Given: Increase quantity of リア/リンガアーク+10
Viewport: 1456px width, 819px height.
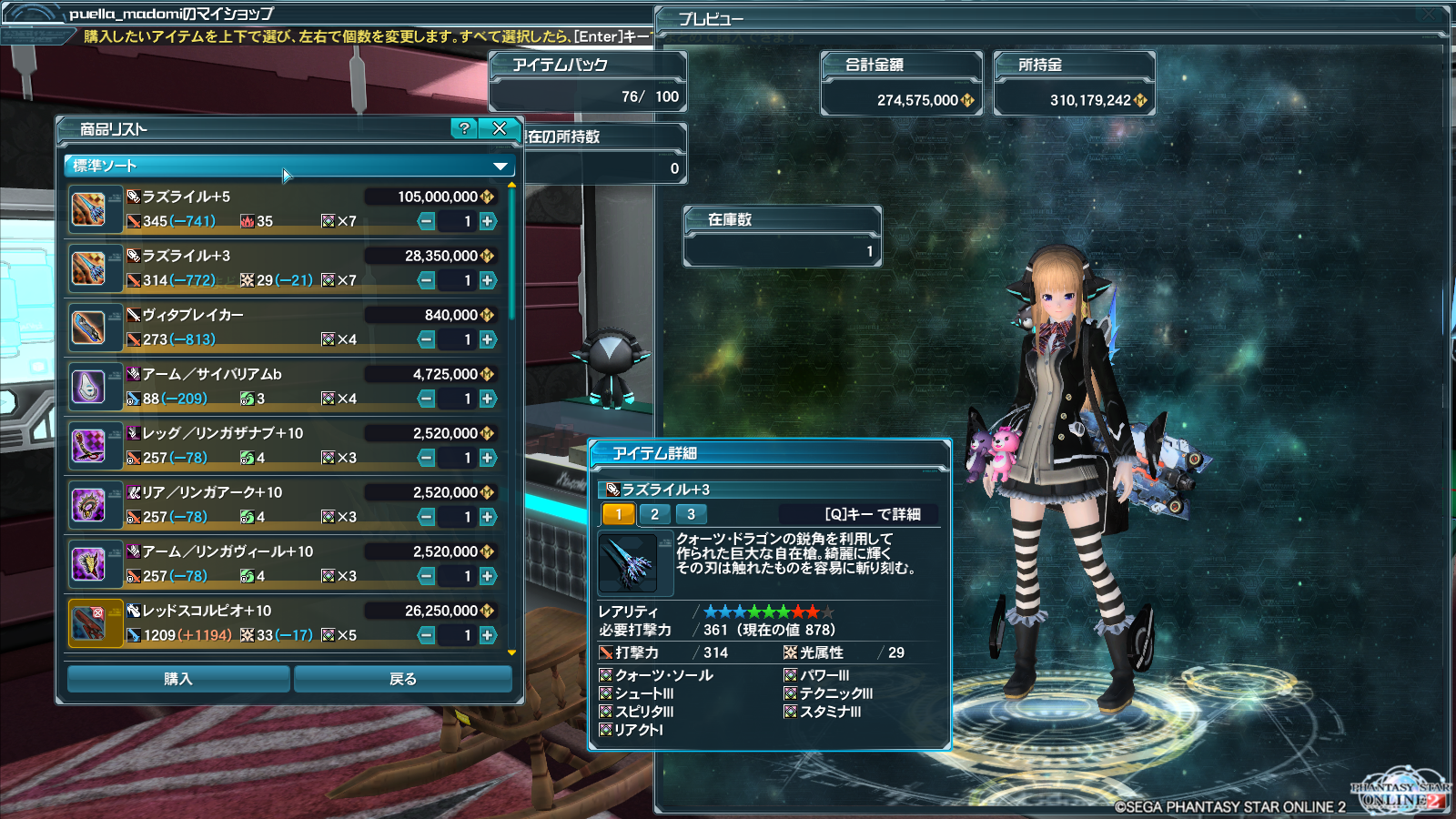Looking at the screenshot, I should click(489, 517).
